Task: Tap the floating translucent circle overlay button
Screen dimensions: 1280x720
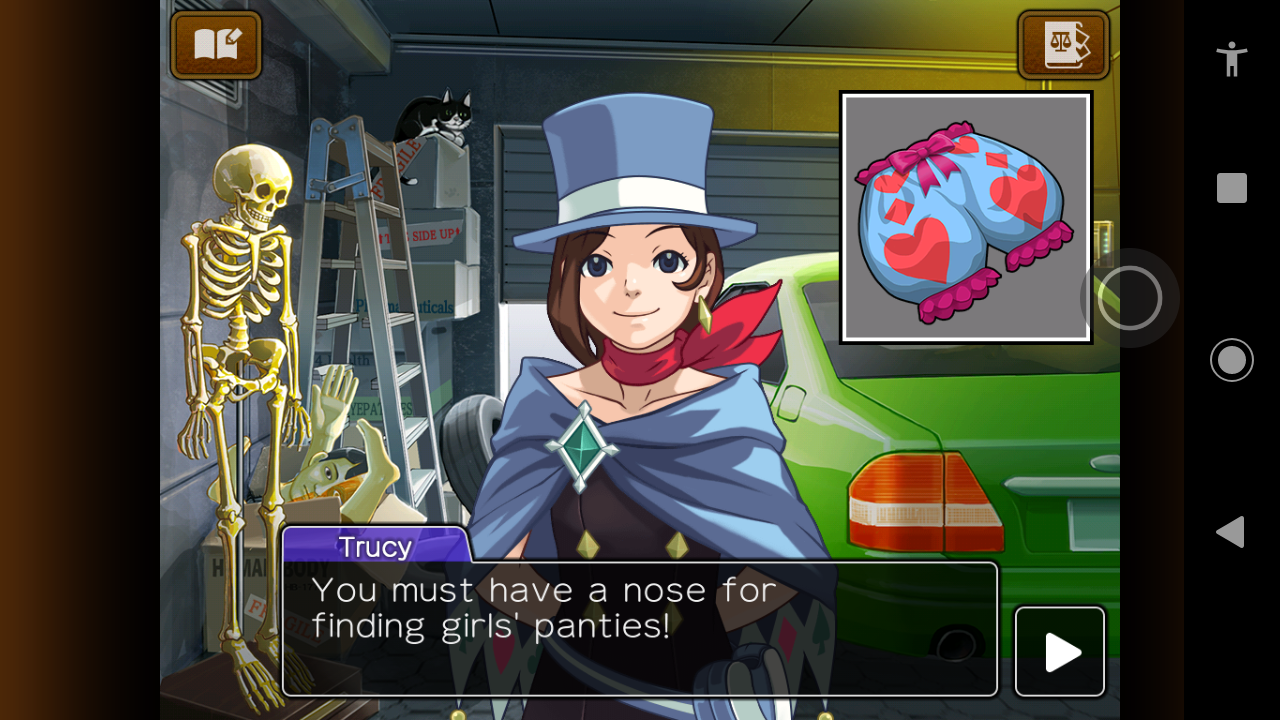Action: [1130, 298]
